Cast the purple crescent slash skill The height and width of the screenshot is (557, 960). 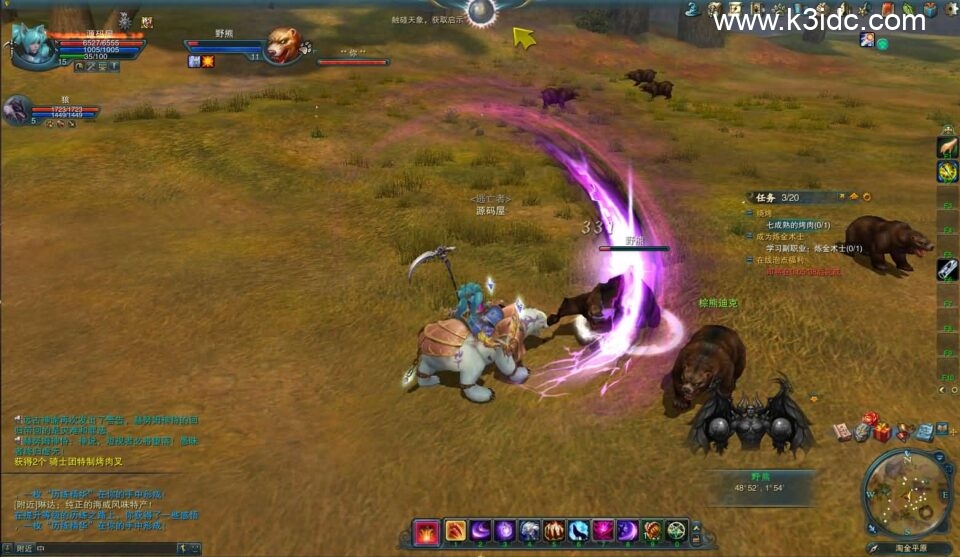(x=480, y=531)
